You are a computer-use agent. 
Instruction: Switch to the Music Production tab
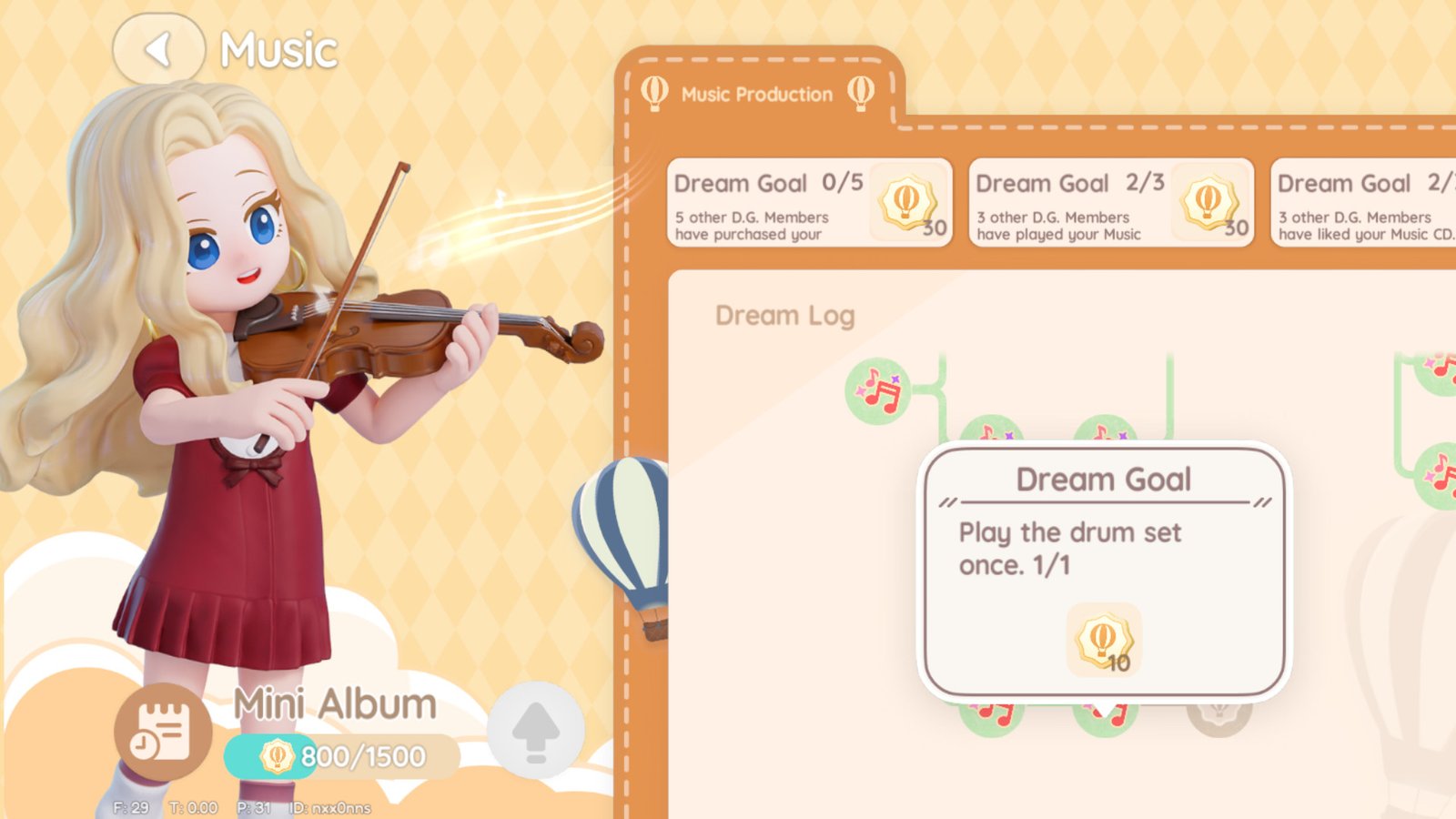753,93
